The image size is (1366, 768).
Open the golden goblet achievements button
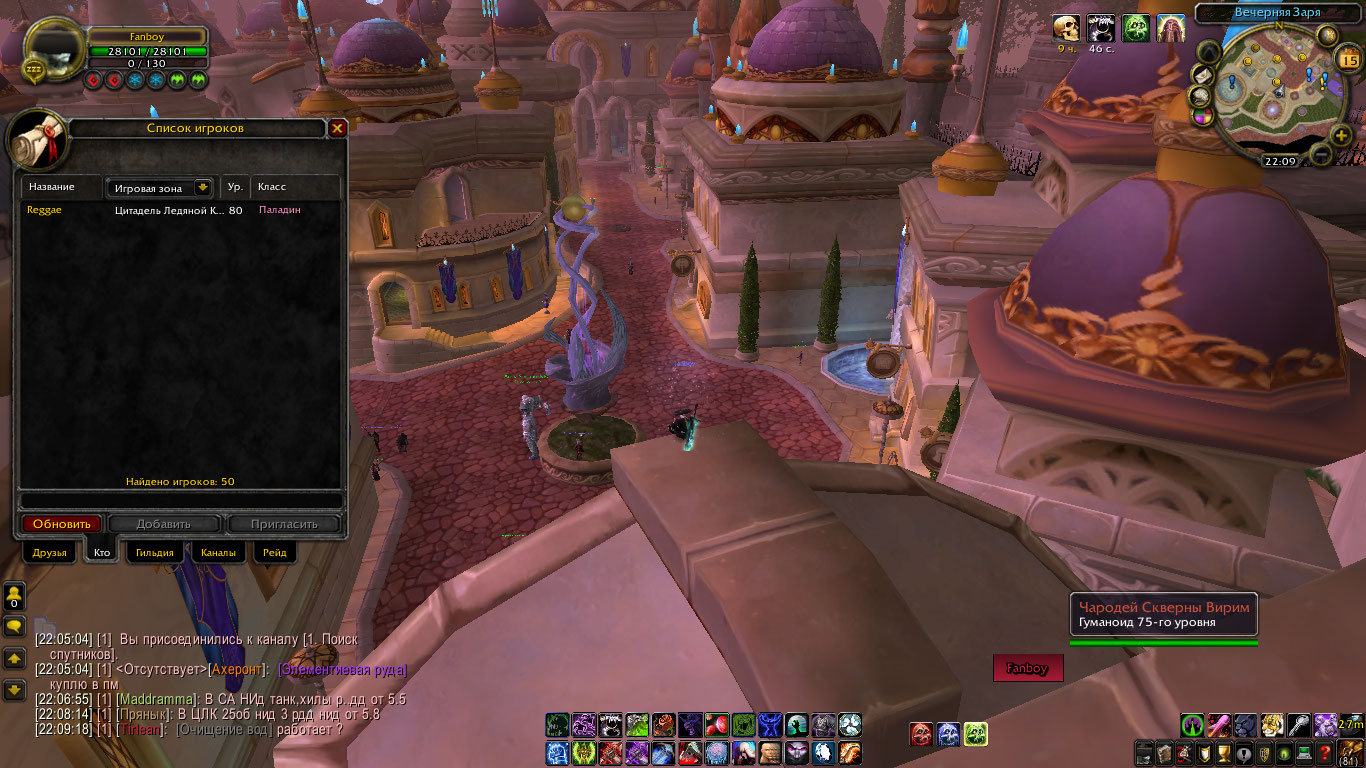[x=1222, y=753]
